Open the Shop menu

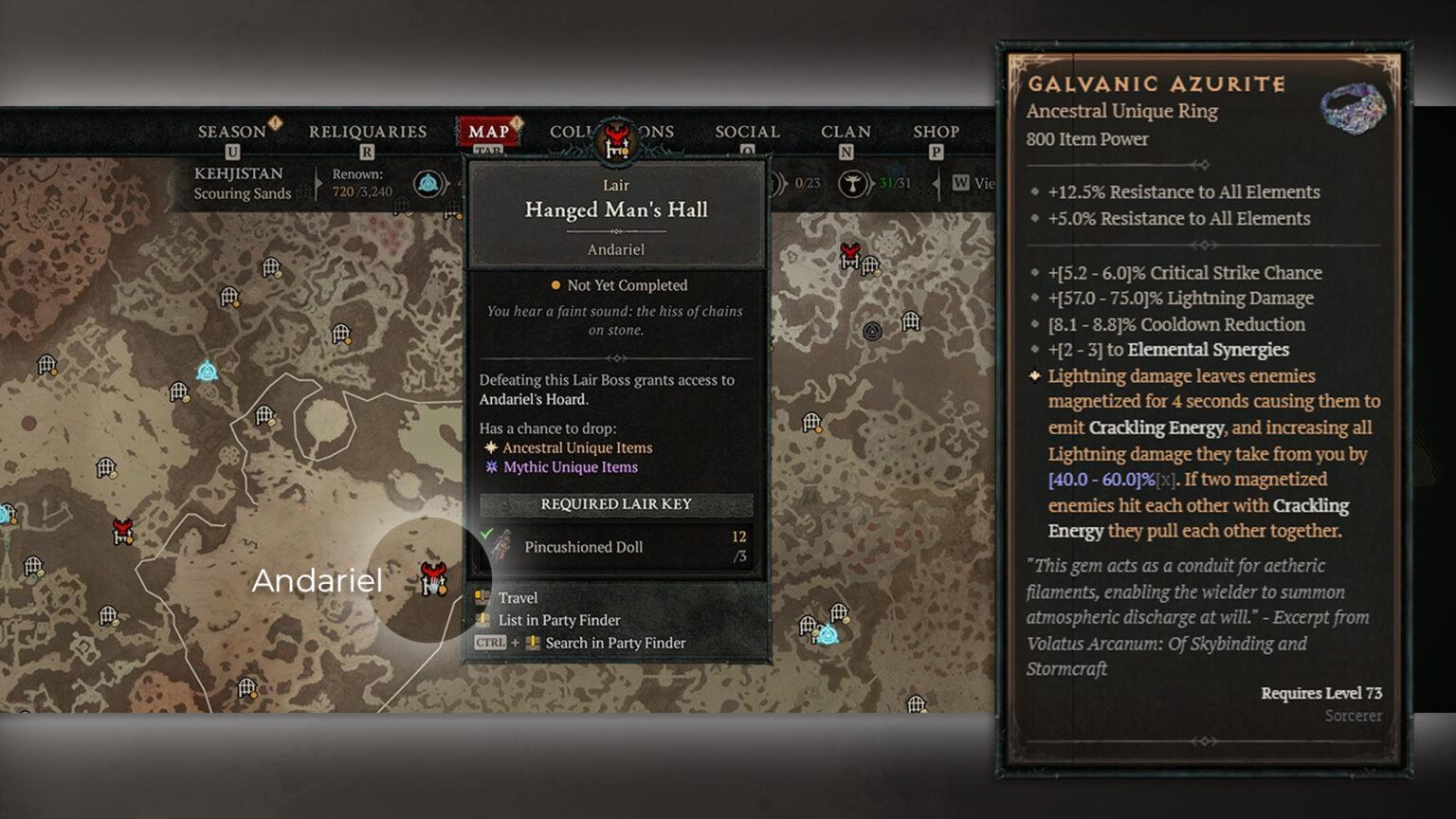point(937,131)
